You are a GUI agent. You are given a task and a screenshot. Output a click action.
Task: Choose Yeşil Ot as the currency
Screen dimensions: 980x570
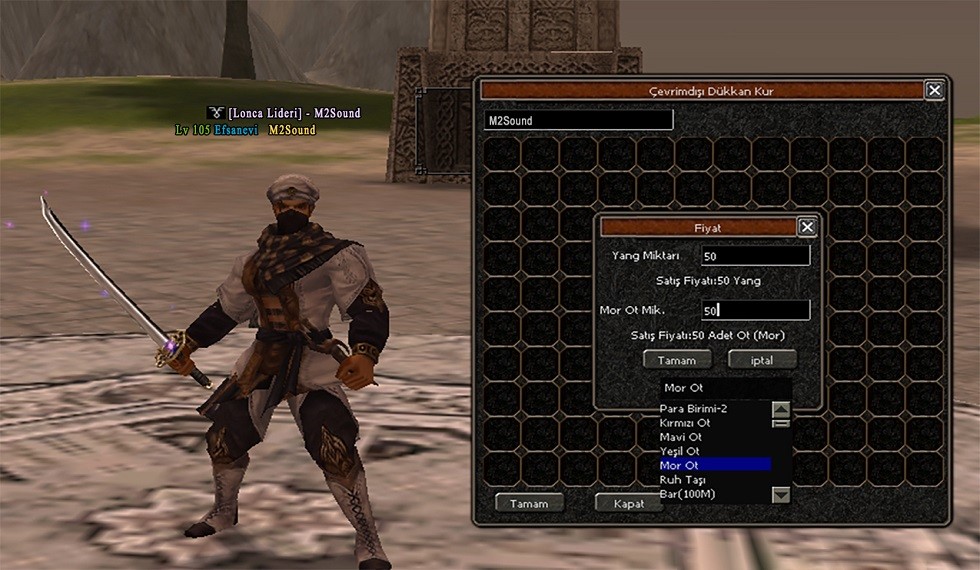coord(681,451)
